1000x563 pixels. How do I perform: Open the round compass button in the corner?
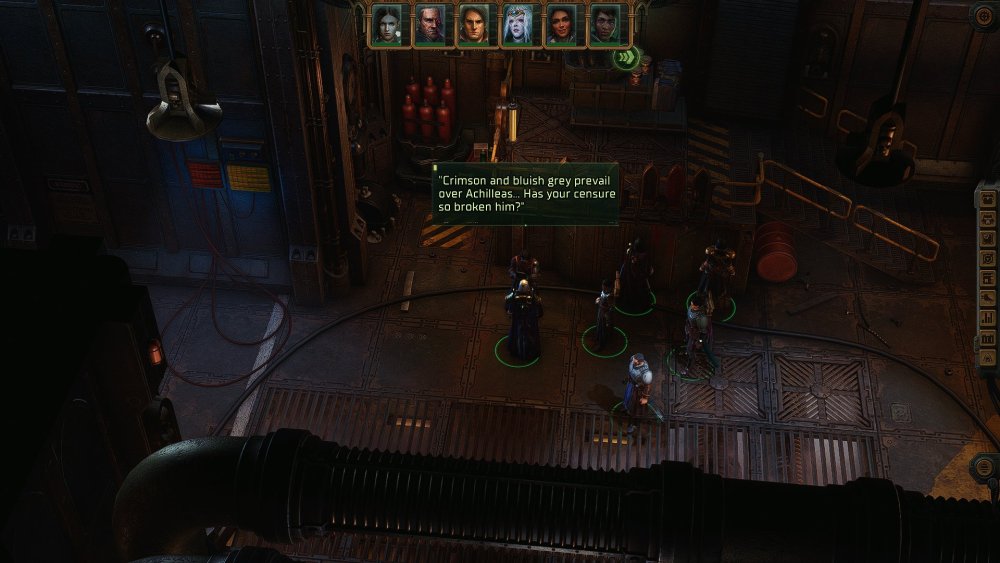click(984, 15)
